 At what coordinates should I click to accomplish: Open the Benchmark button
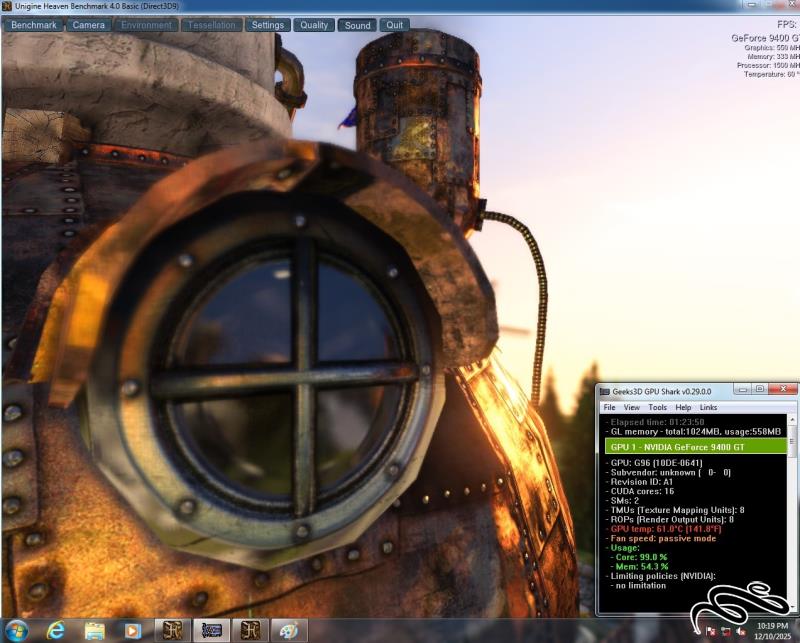click(x=34, y=25)
